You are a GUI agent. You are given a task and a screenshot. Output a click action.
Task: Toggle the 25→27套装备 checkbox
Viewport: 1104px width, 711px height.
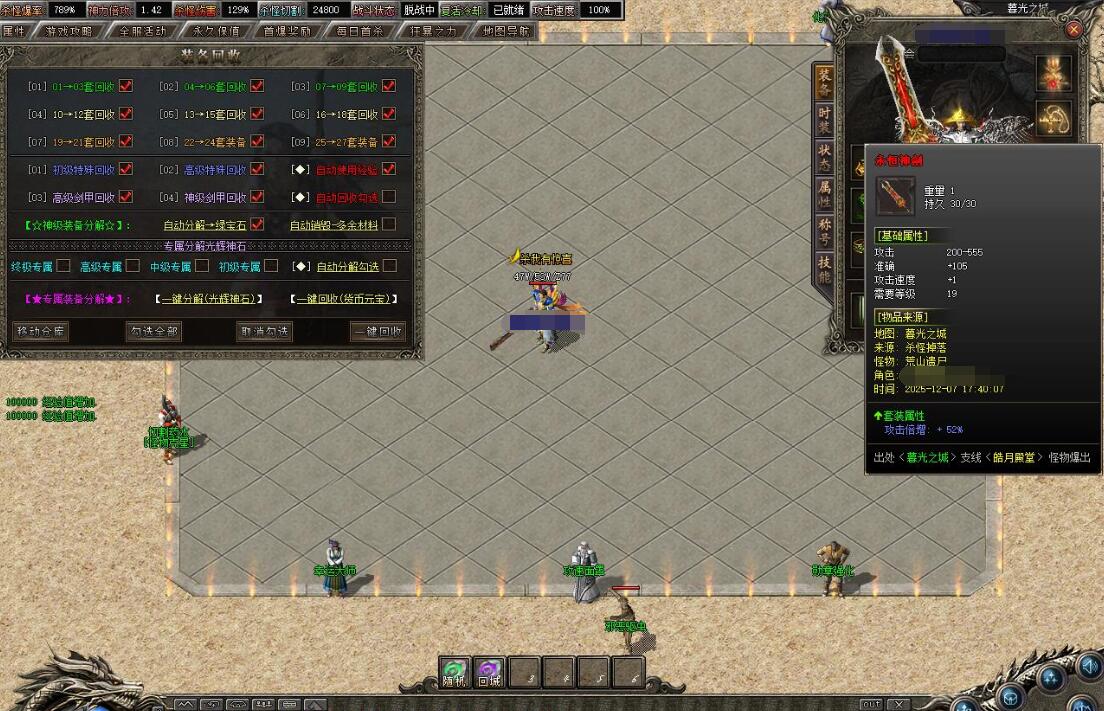pos(389,142)
